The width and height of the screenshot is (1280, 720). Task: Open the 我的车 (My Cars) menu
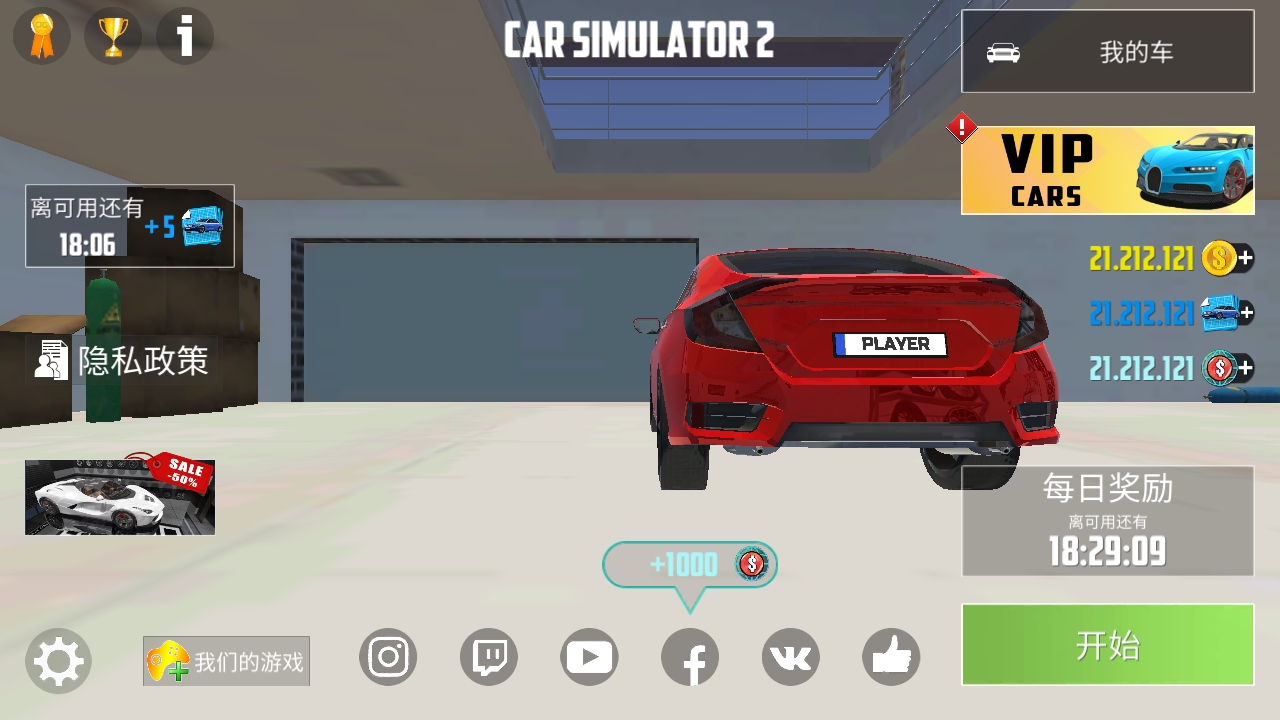click(x=1107, y=52)
